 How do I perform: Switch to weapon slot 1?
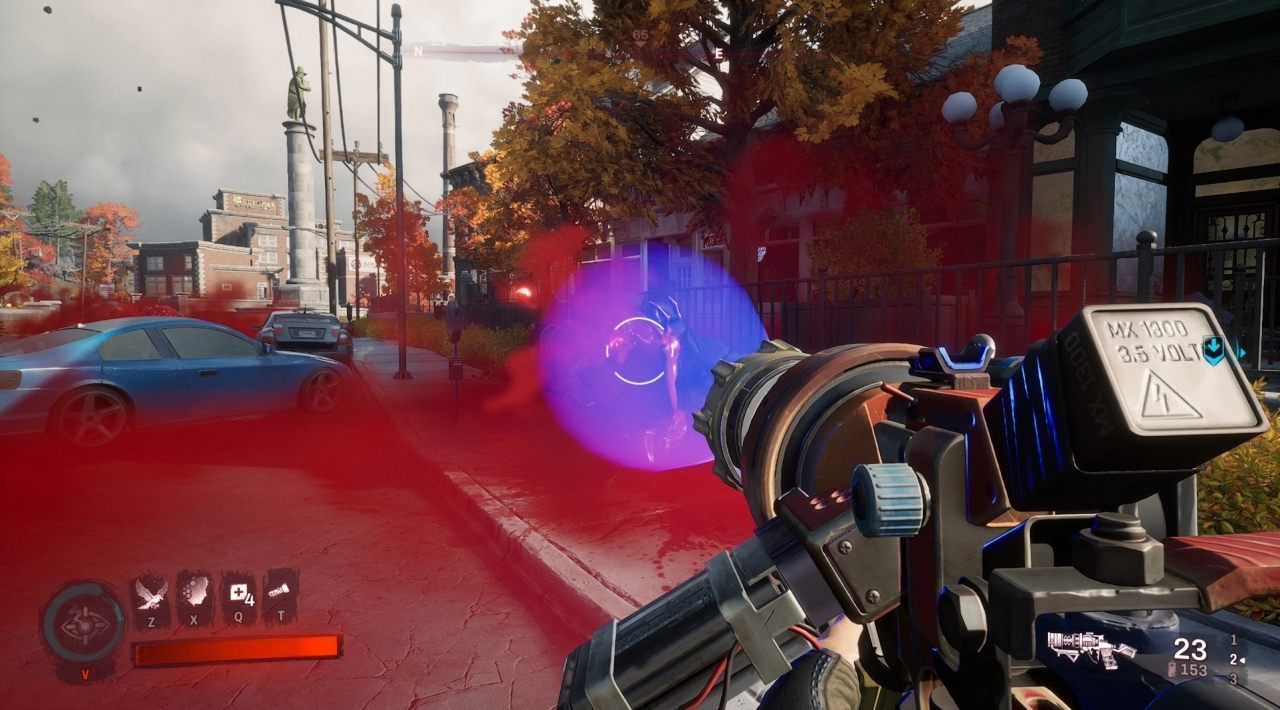click(x=1234, y=639)
